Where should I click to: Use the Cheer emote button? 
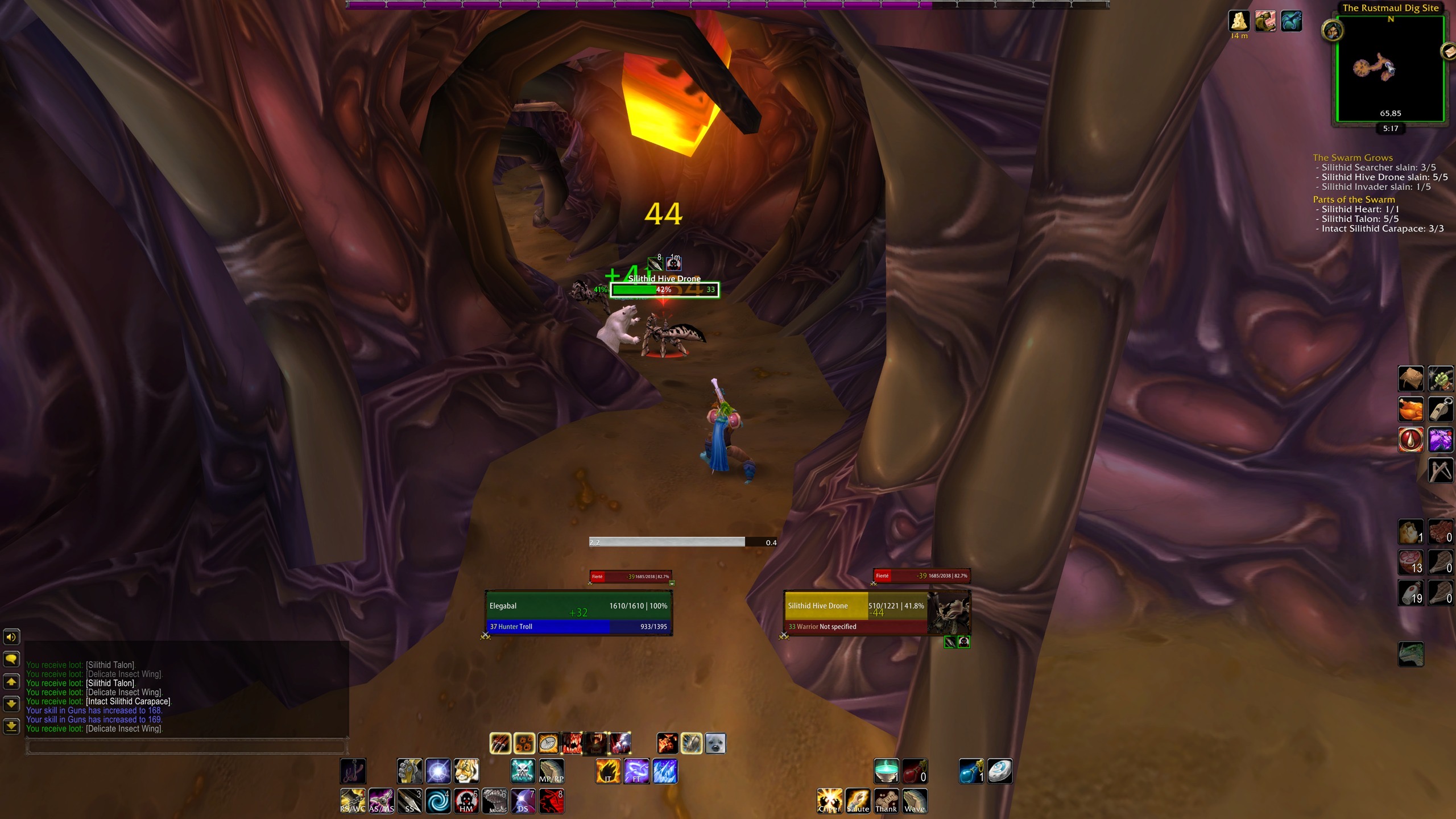(x=829, y=801)
